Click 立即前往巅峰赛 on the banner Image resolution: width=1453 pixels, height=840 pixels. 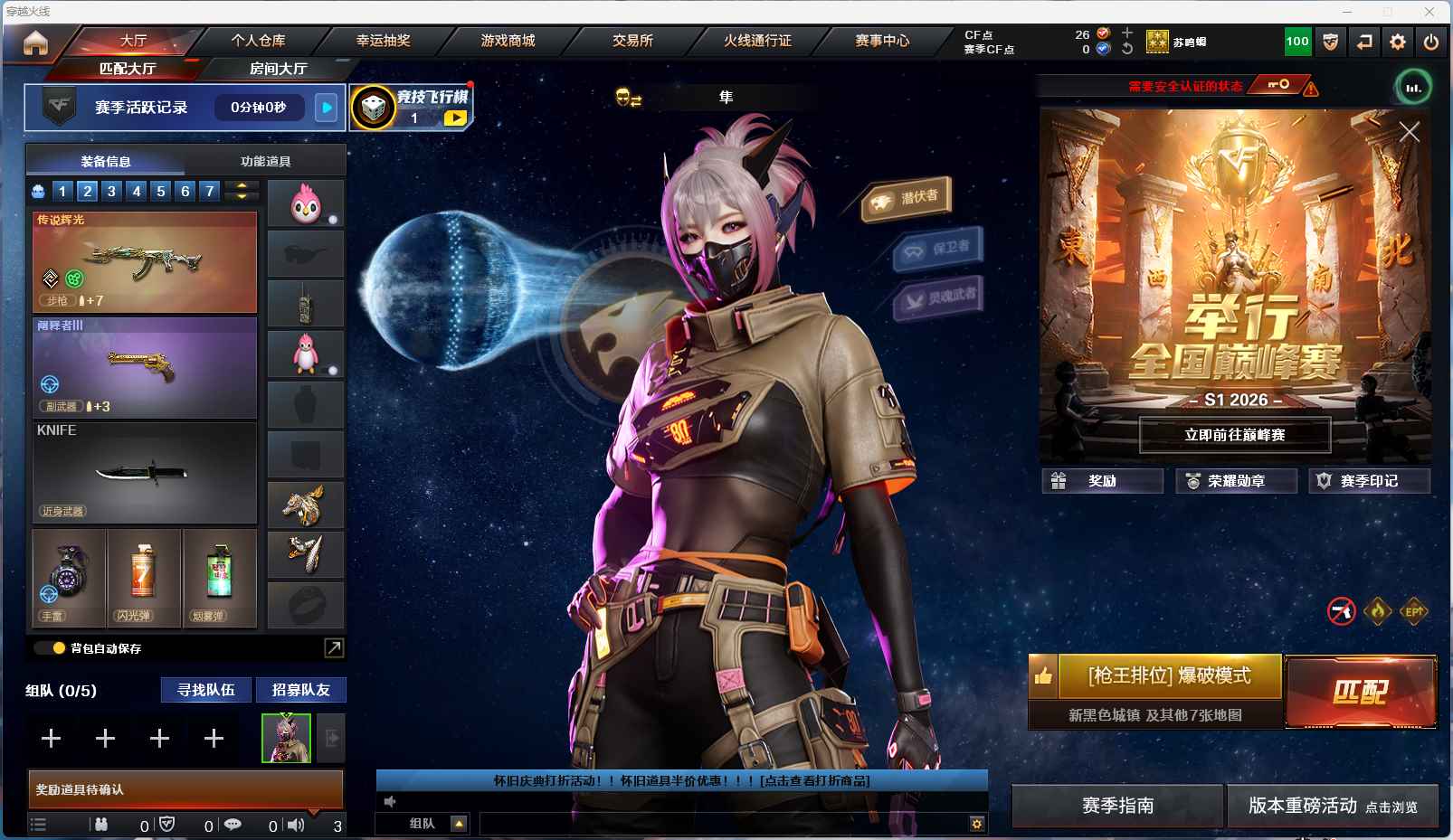tap(1234, 435)
